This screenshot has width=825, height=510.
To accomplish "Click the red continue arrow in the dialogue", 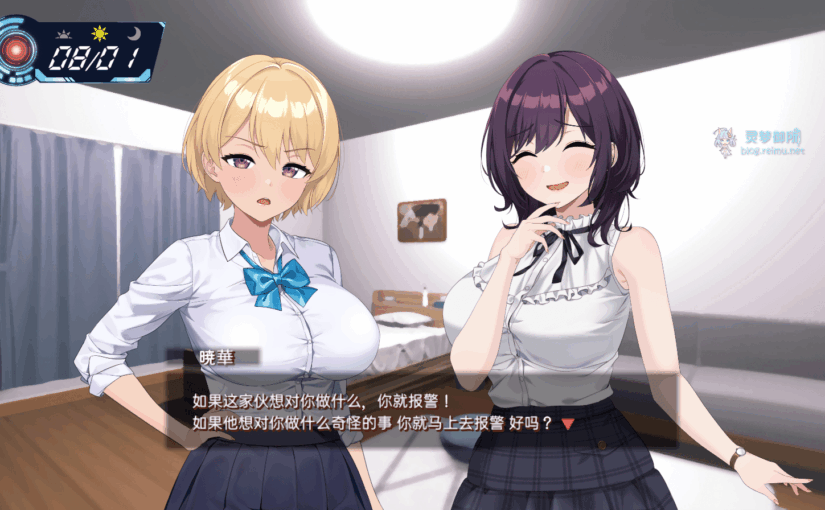I will point(568,424).
